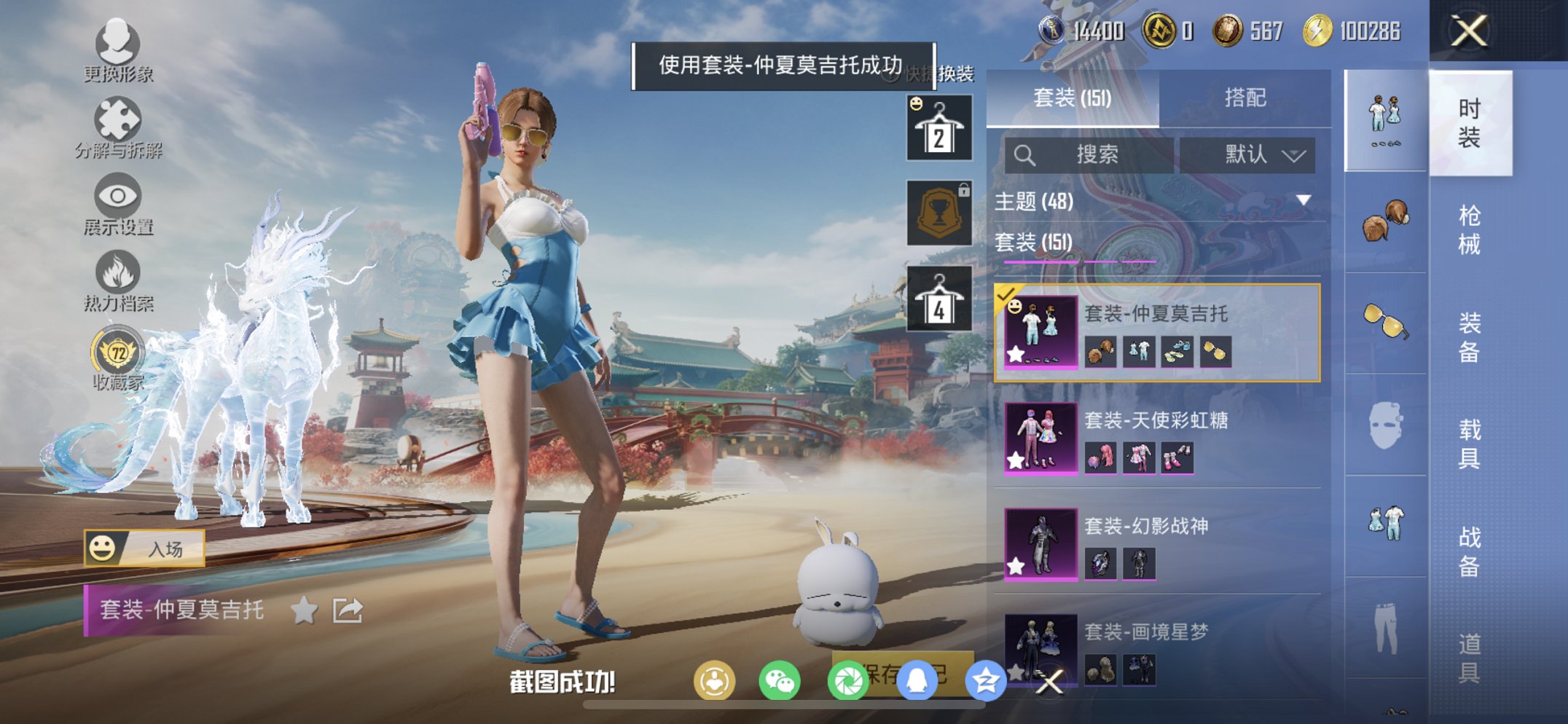Image resolution: width=1568 pixels, height=724 pixels.
Task: Switch to the 枪械 tab on the right
Action: coord(1472,226)
